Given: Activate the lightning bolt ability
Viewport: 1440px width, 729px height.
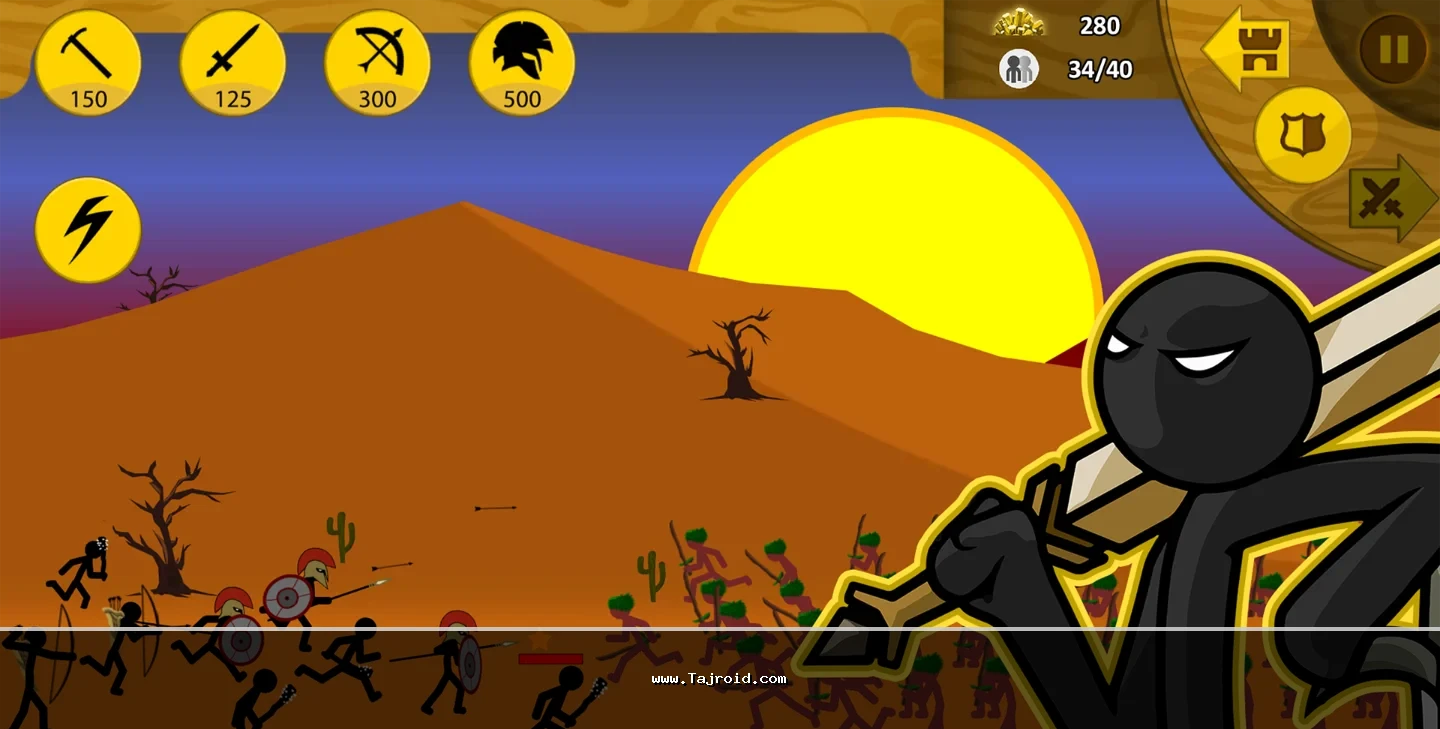Looking at the screenshot, I should coord(88,230).
